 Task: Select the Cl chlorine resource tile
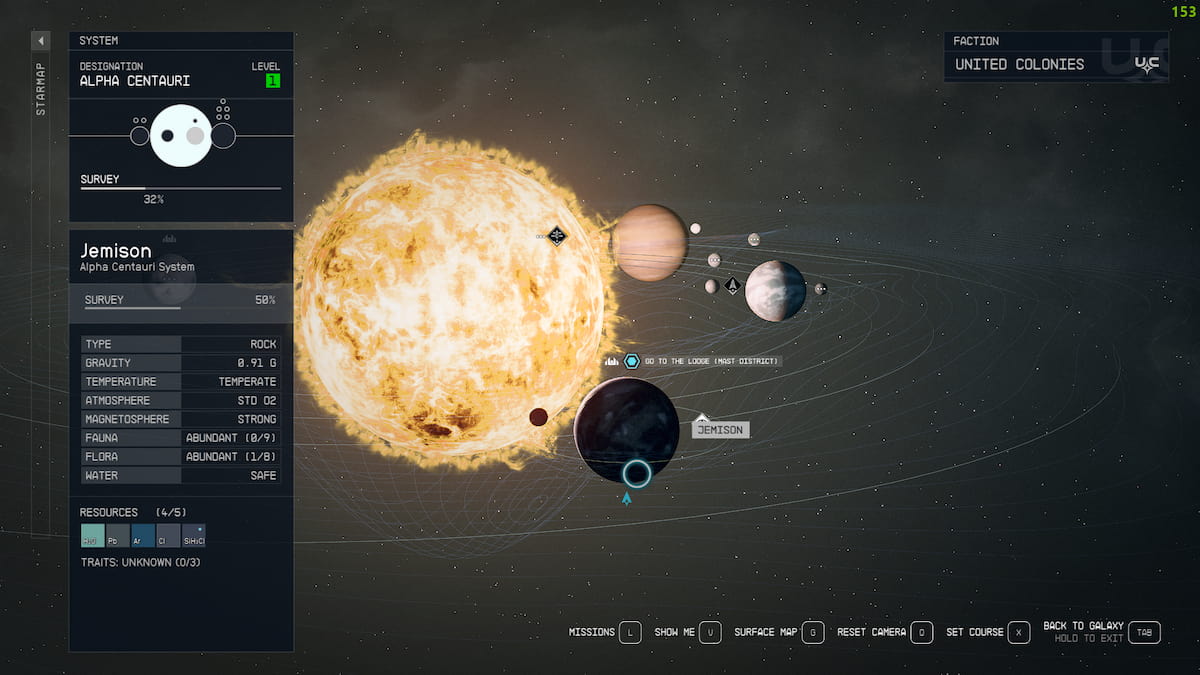tap(168, 536)
